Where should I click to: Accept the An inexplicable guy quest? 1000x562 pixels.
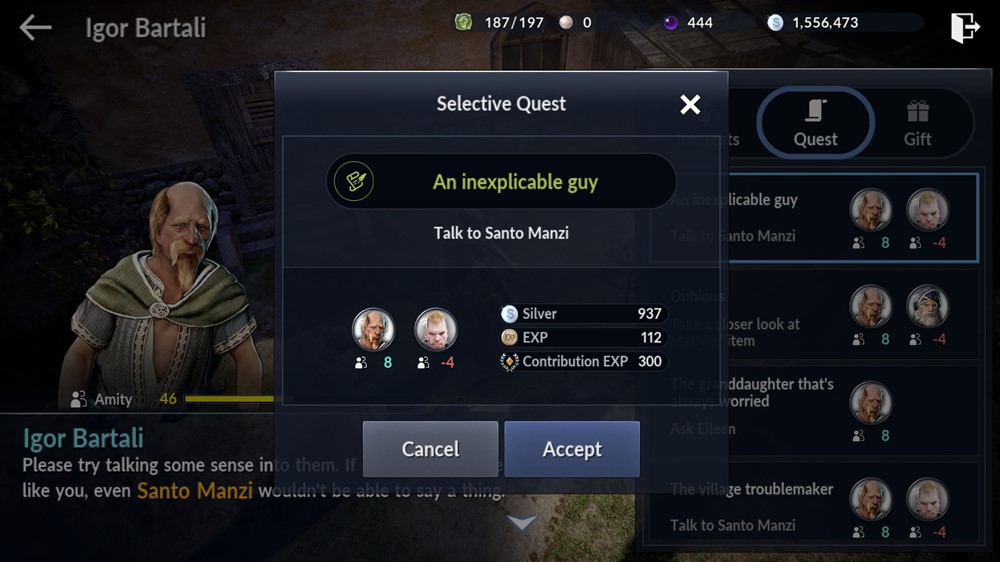tap(572, 449)
